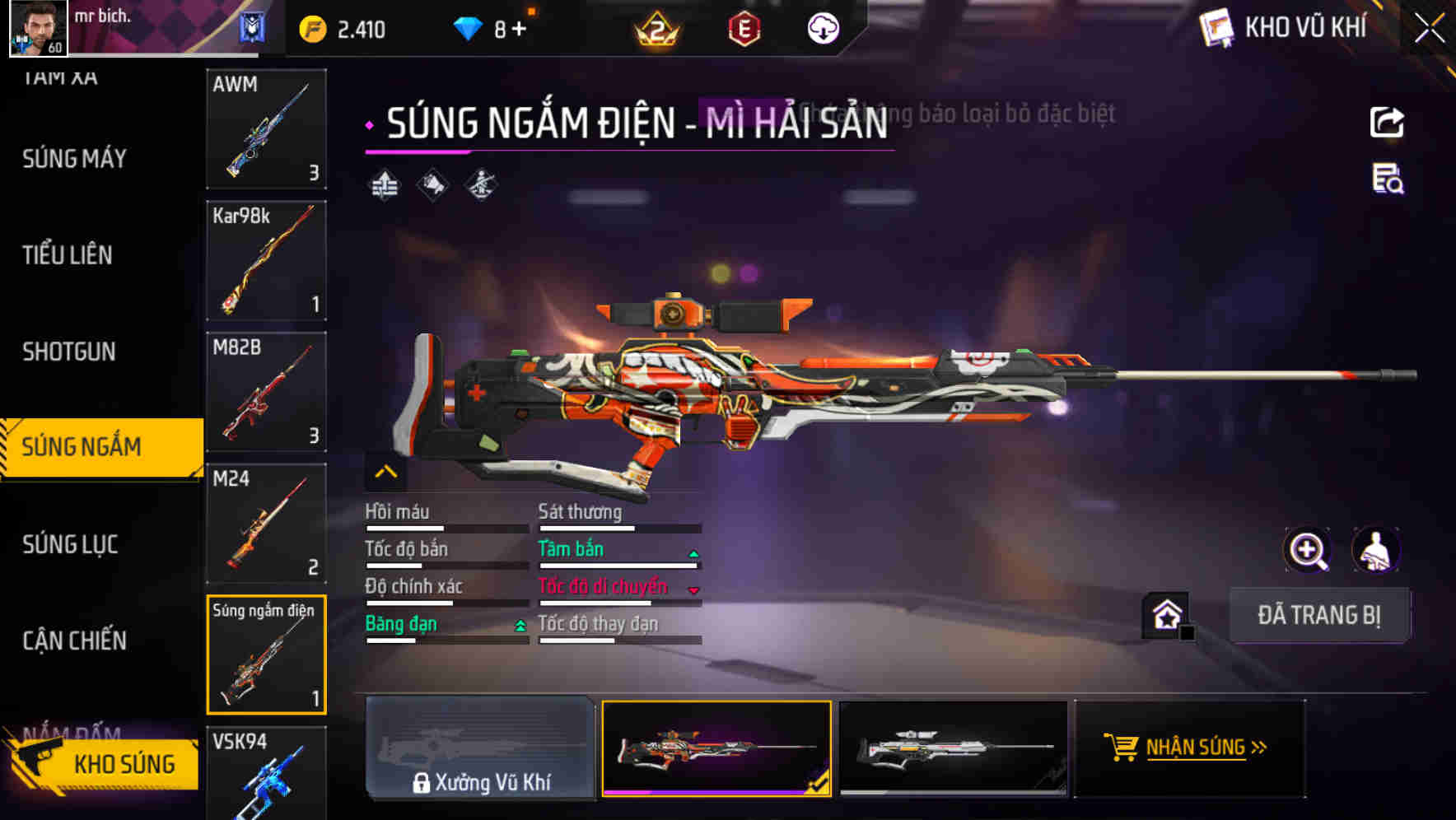Screen dimensions: 1456x820
Task: Choose the white default sniper skin
Action: [x=953, y=748]
